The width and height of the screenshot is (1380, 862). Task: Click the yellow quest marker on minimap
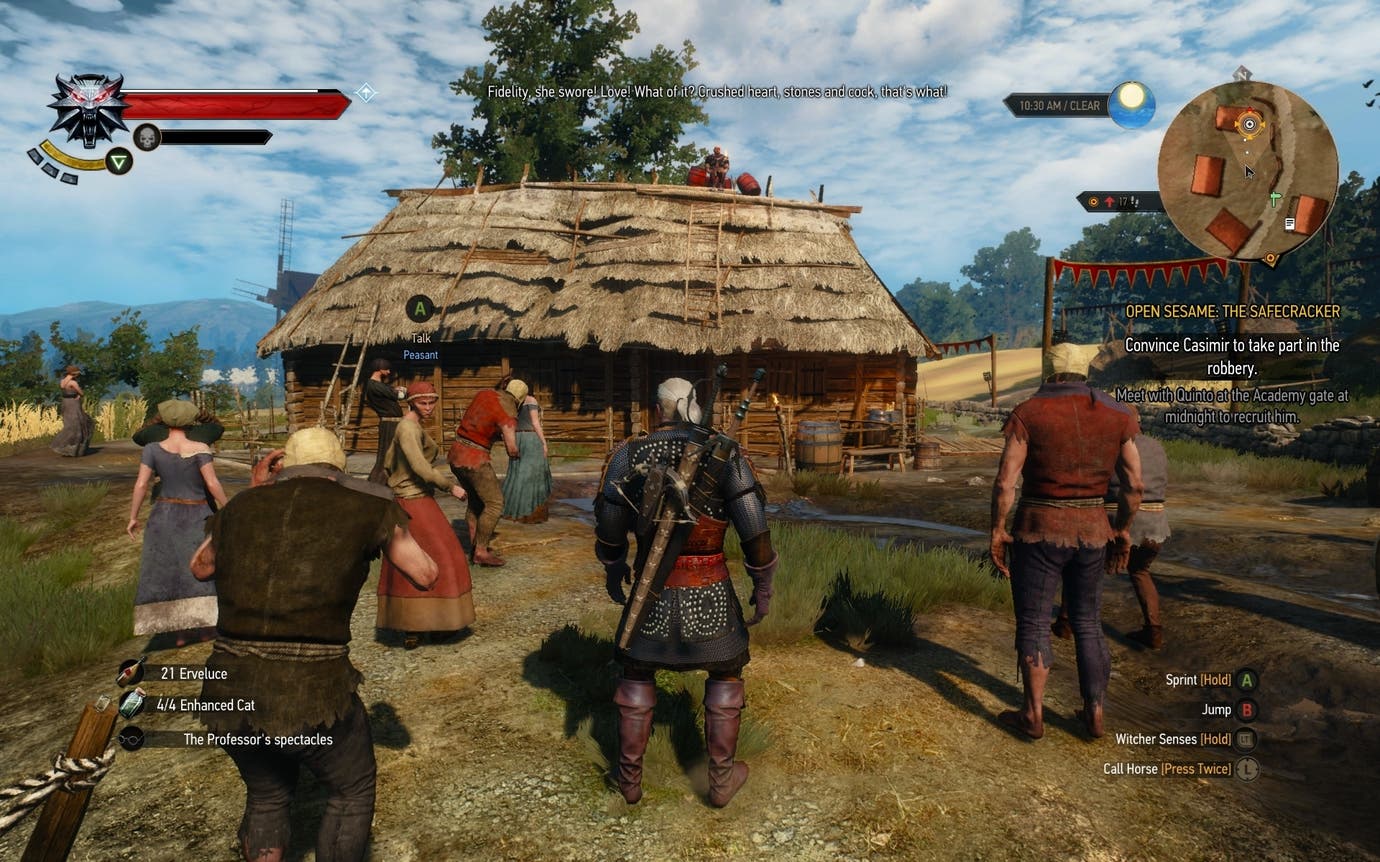click(1248, 125)
